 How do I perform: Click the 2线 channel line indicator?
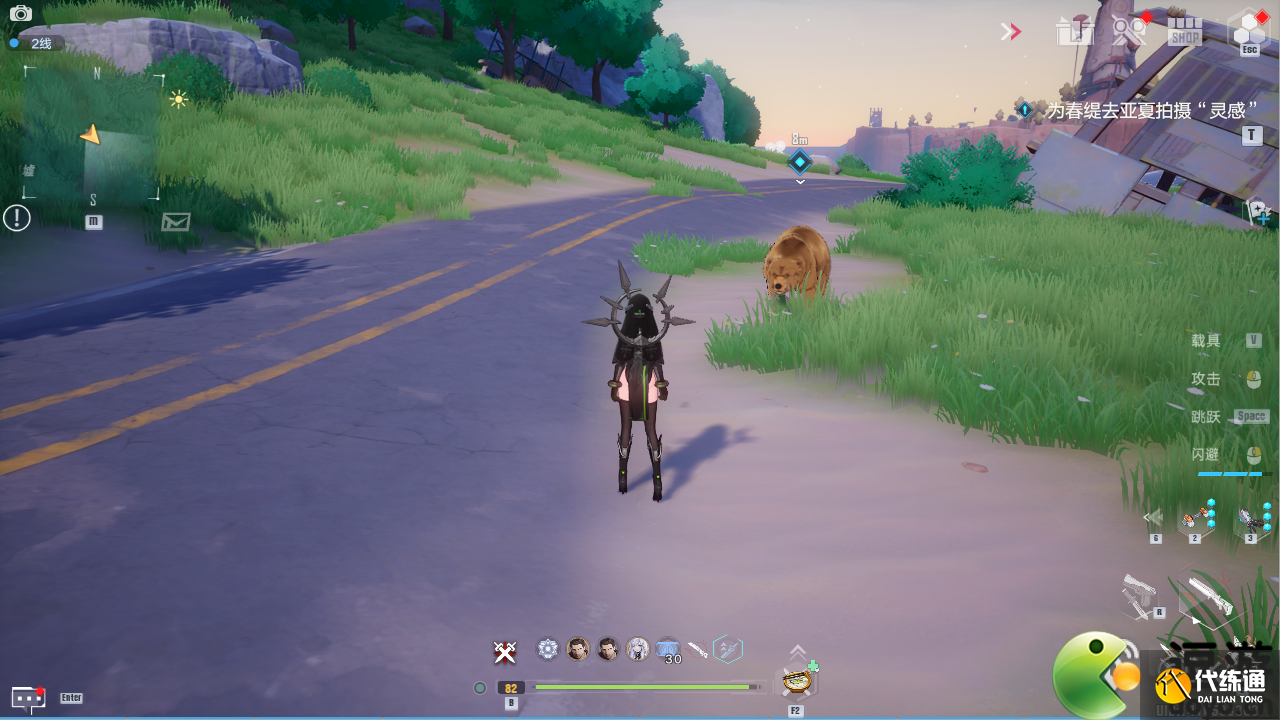[36, 43]
